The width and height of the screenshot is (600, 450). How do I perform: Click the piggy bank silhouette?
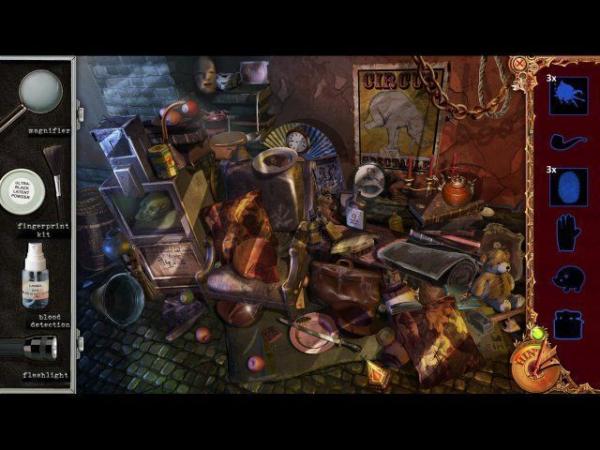coord(567,278)
